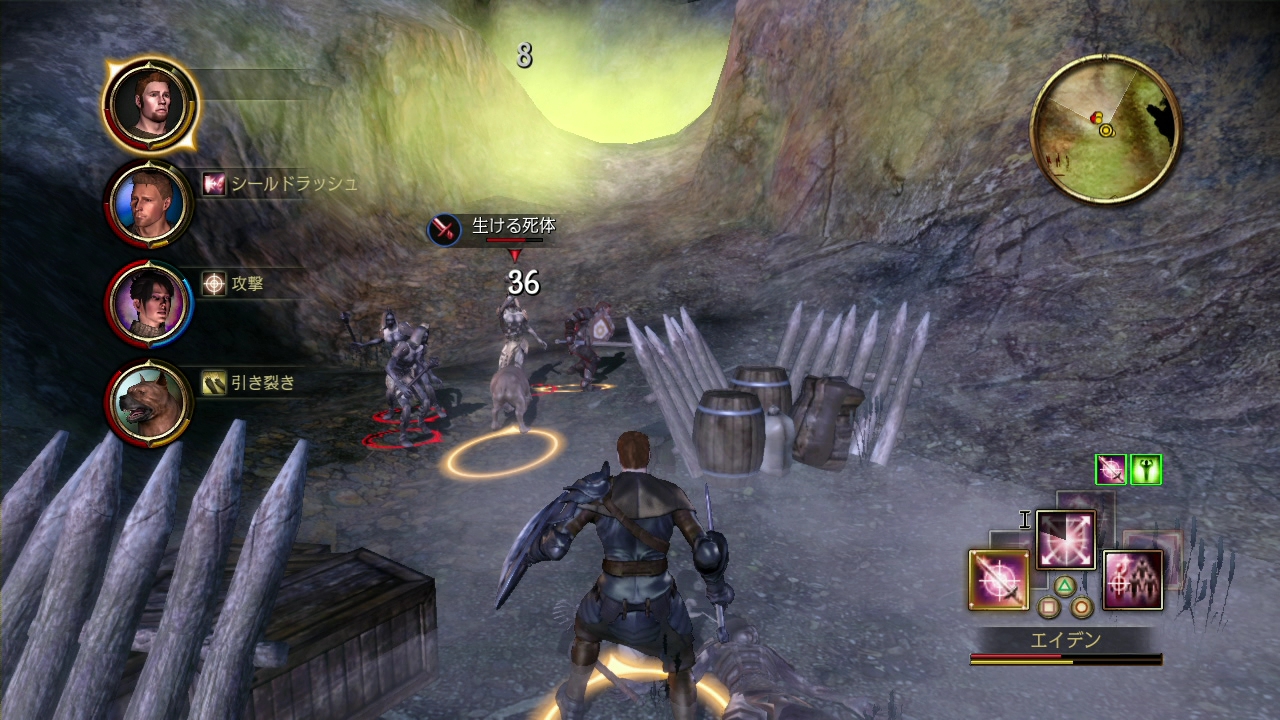
Task: Click the 引き裂き action icon
Action: (x=214, y=382)
